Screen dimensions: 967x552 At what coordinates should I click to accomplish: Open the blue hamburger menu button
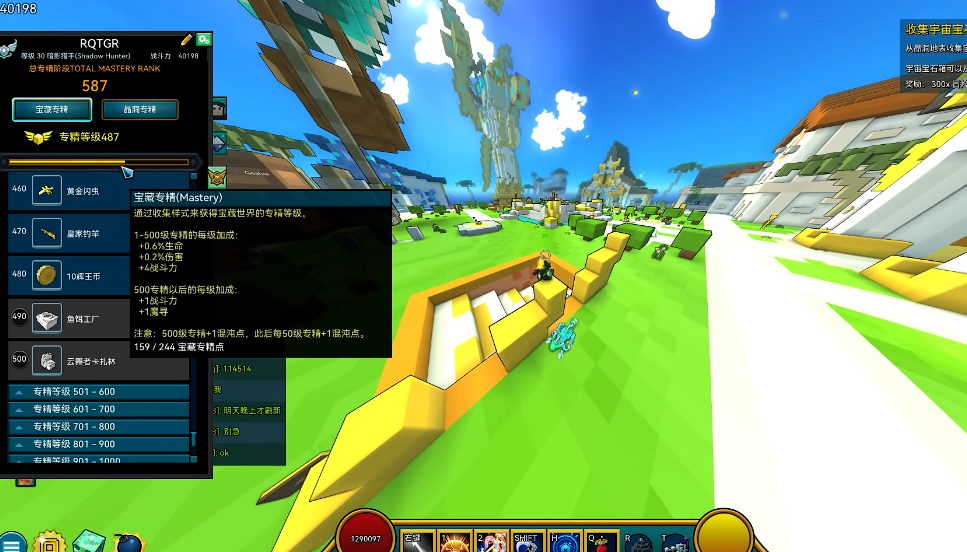coord(13,542)
